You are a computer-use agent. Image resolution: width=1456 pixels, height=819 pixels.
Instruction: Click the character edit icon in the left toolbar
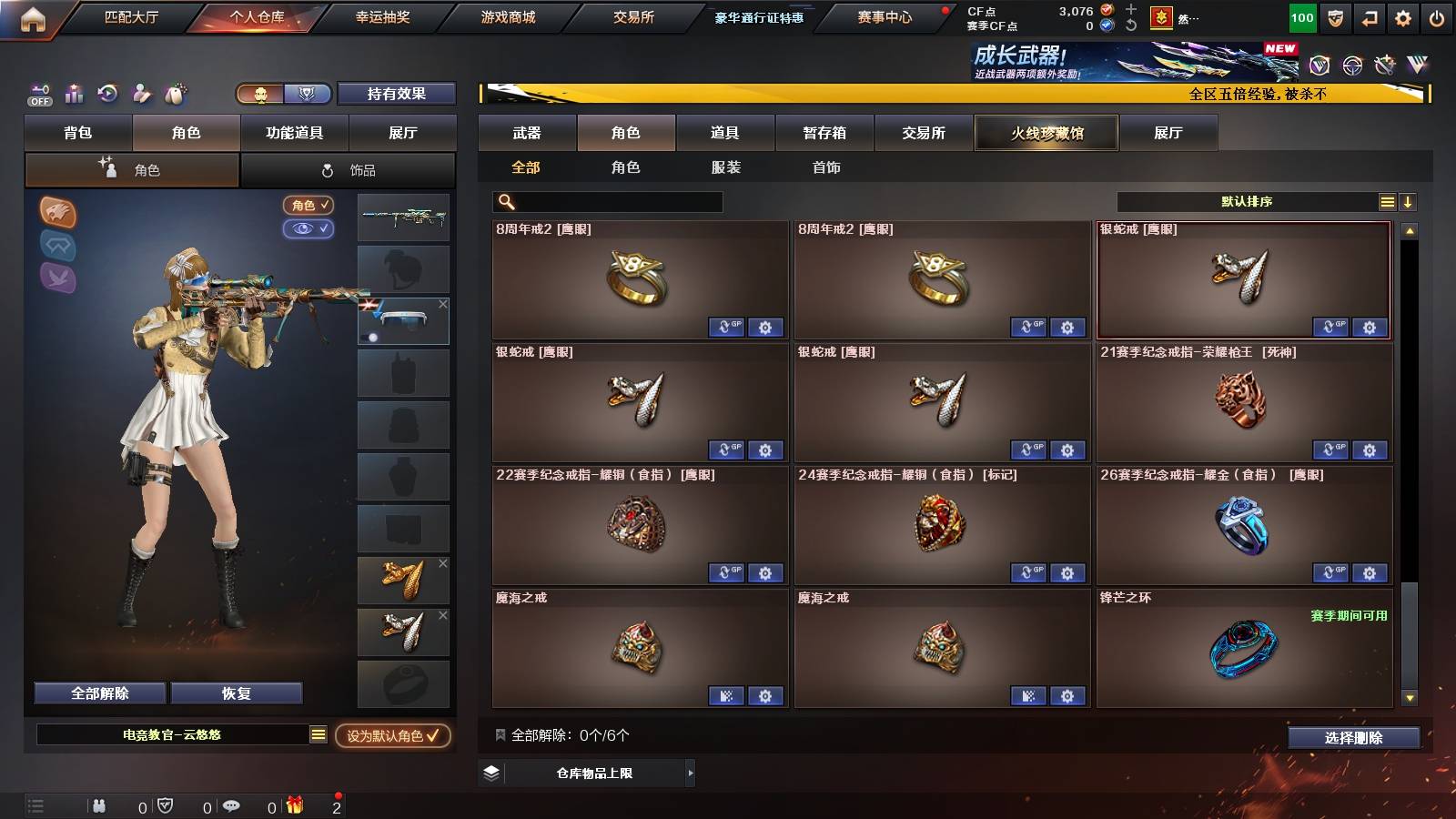coord(141,94)
